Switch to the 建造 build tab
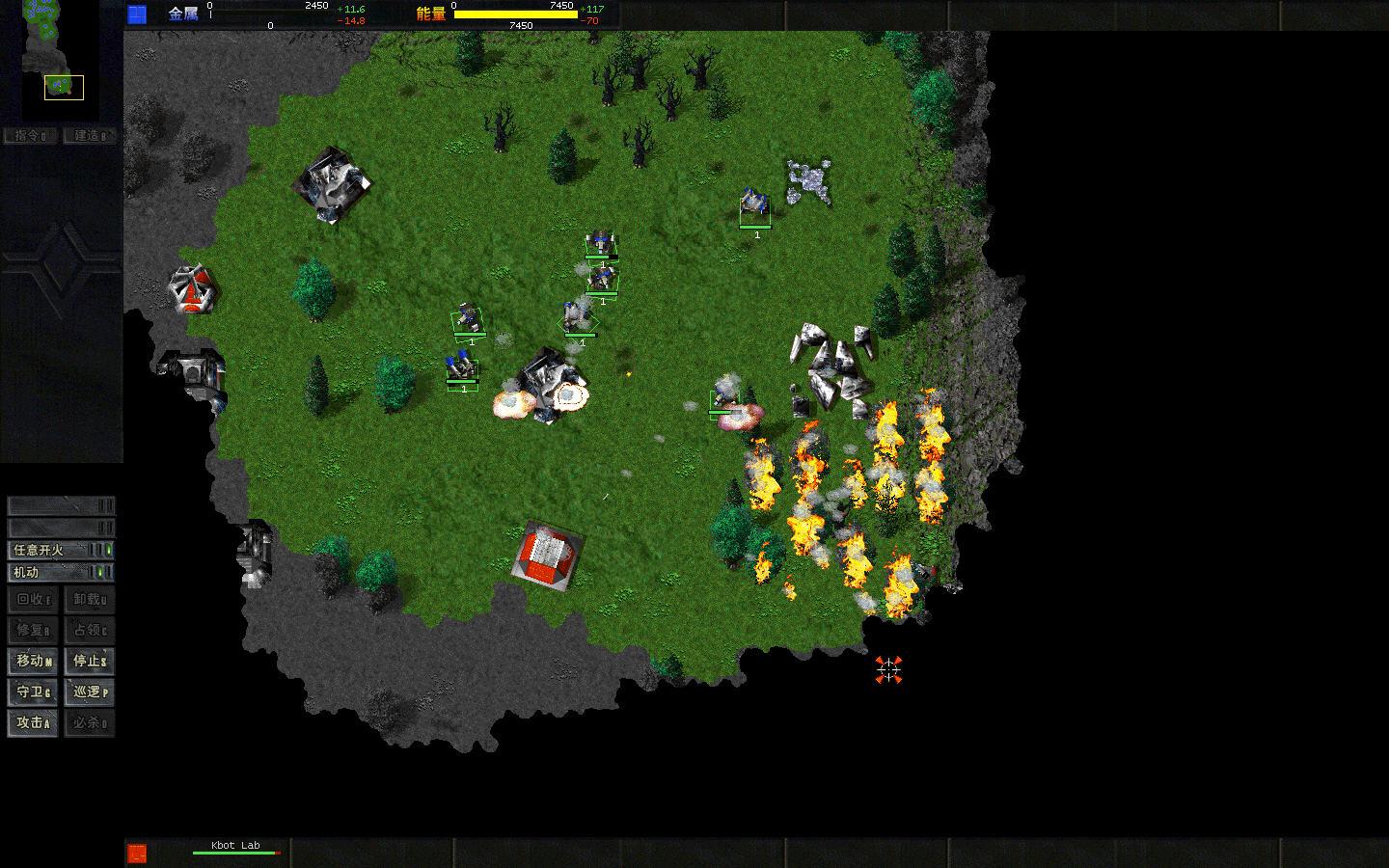The height and width of the screenshot is (868, 1389). [90, 136]
